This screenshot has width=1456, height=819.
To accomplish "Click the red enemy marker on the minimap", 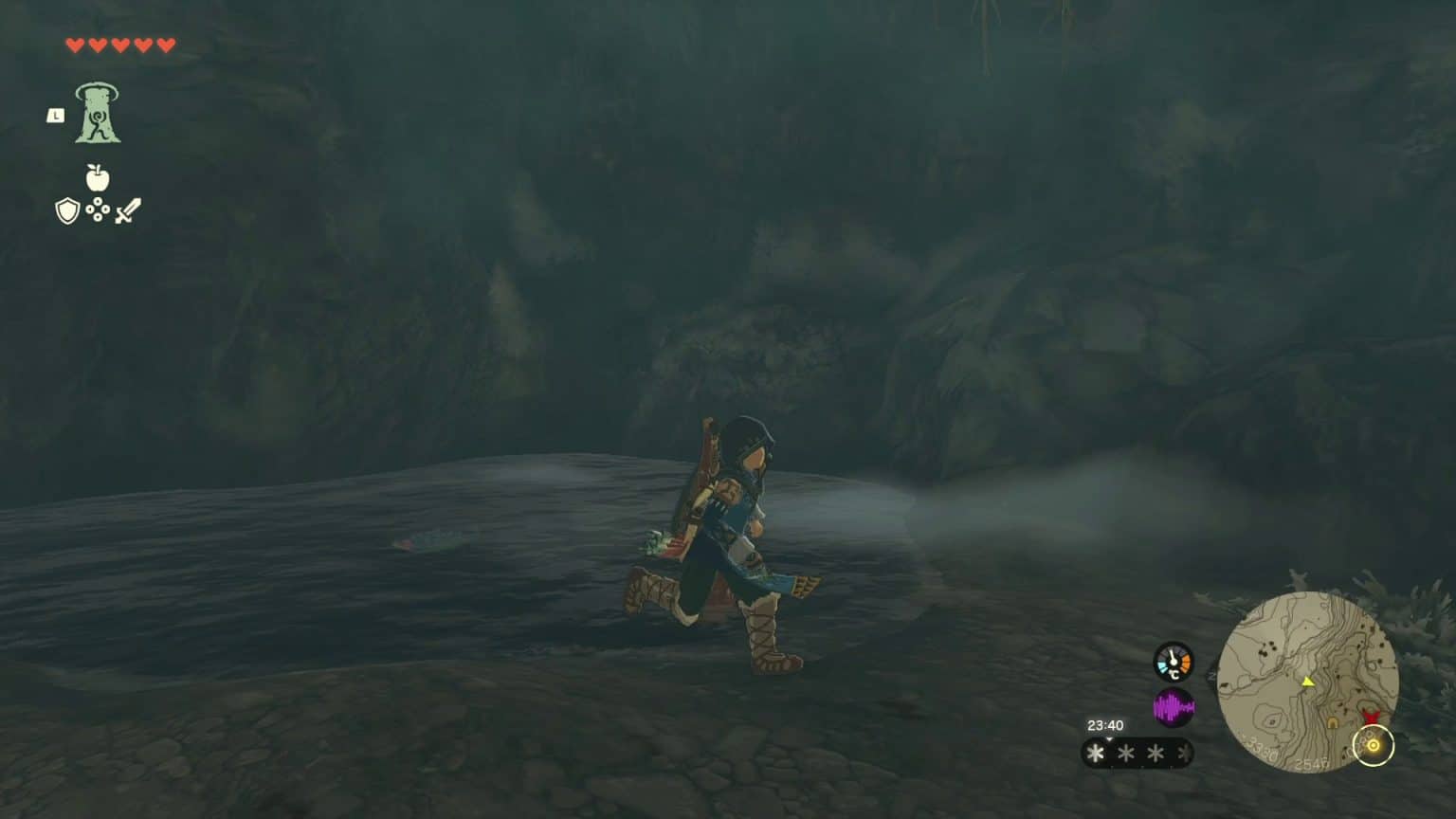I will (x=1373, y=717).
